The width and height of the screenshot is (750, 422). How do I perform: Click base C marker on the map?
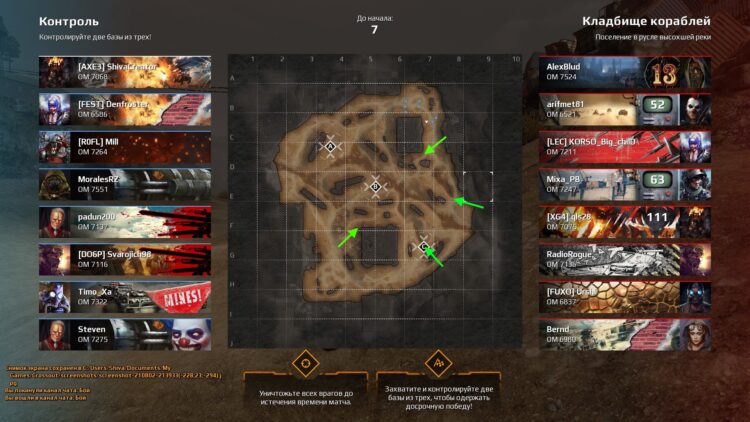(x=424, y=246)
